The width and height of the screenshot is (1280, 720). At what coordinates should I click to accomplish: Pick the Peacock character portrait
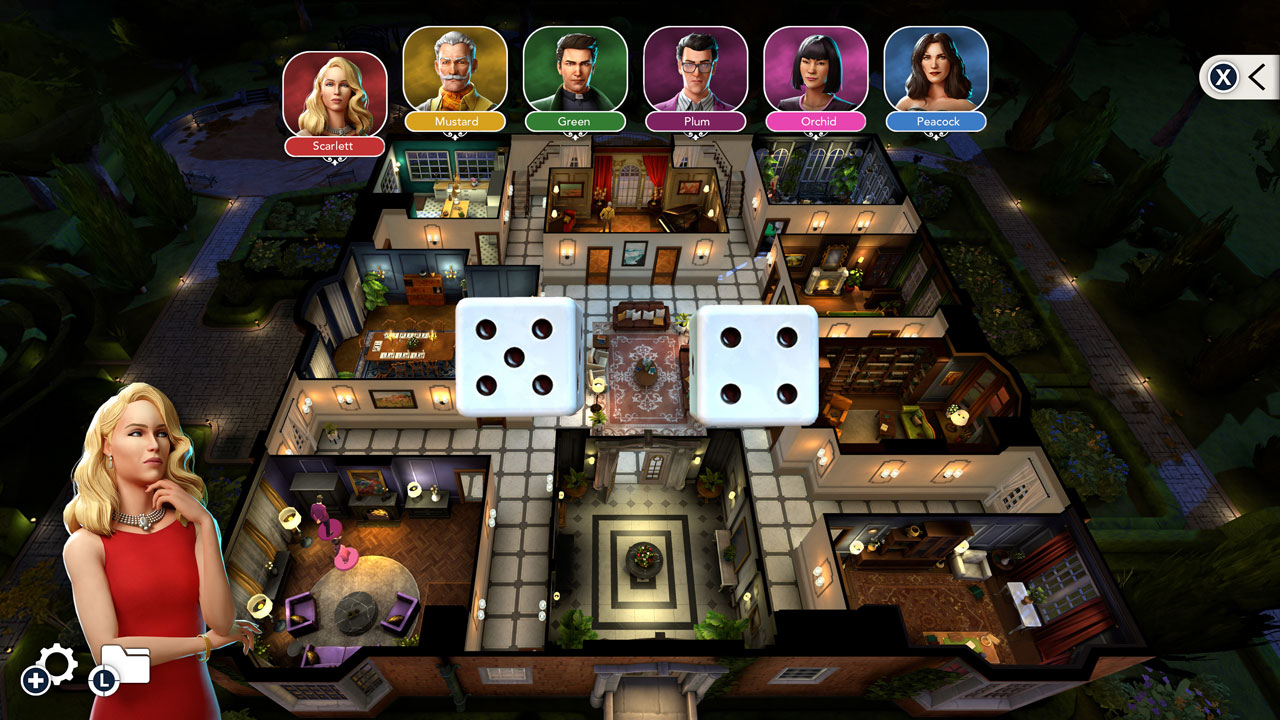[x=936, y=70]
